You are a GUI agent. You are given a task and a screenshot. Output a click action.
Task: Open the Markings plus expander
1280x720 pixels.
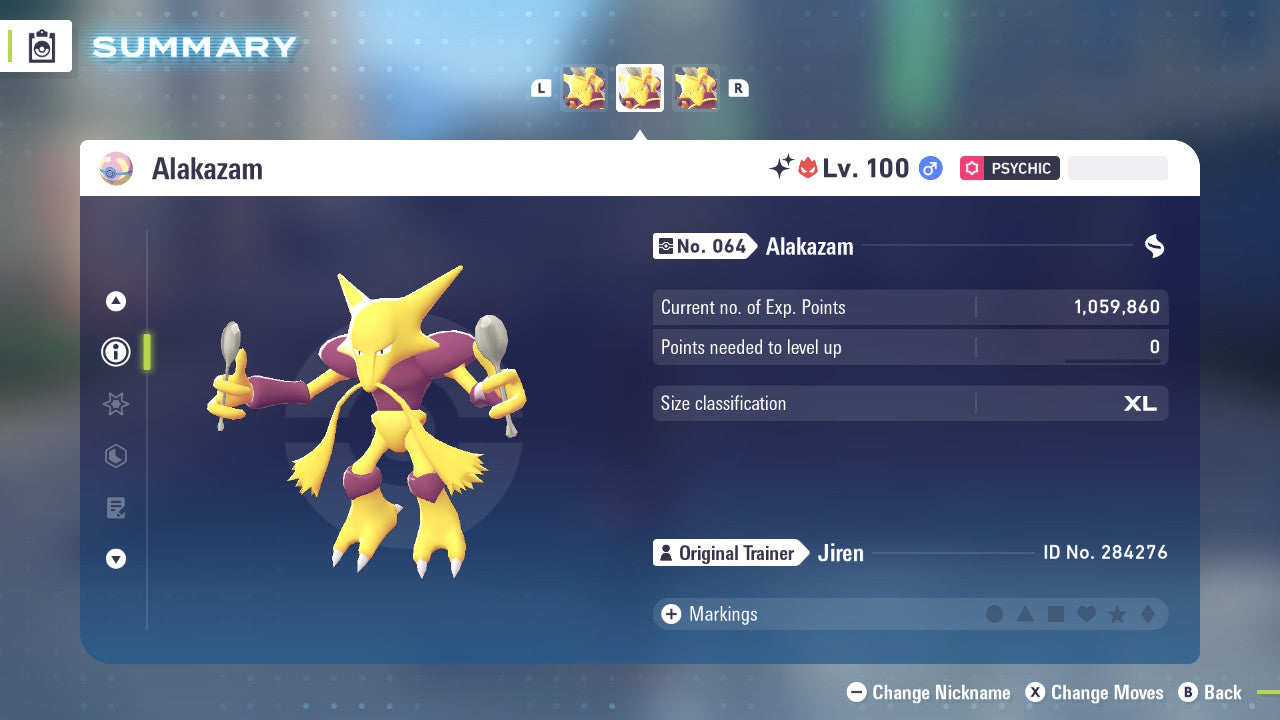click(x=671, y=614)
